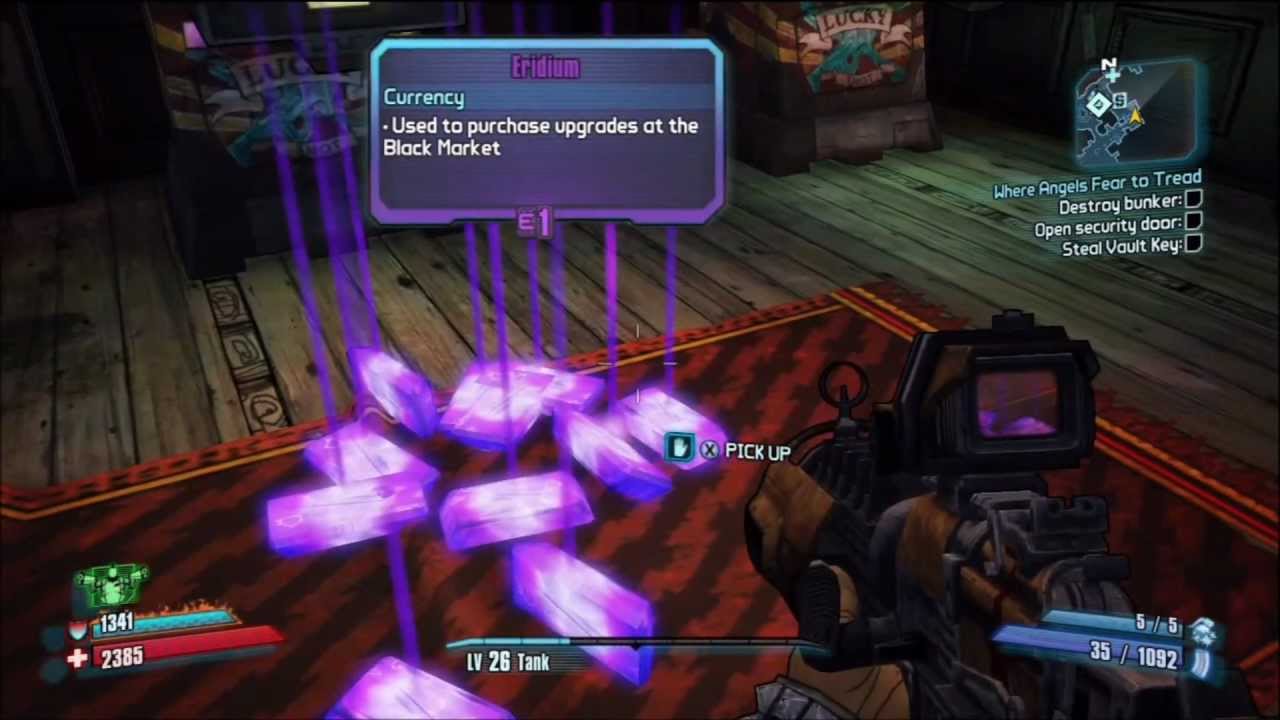Tick the Steal Vault Key objective checkbox
The image size is (1280, 720).
coord(1193,244)
